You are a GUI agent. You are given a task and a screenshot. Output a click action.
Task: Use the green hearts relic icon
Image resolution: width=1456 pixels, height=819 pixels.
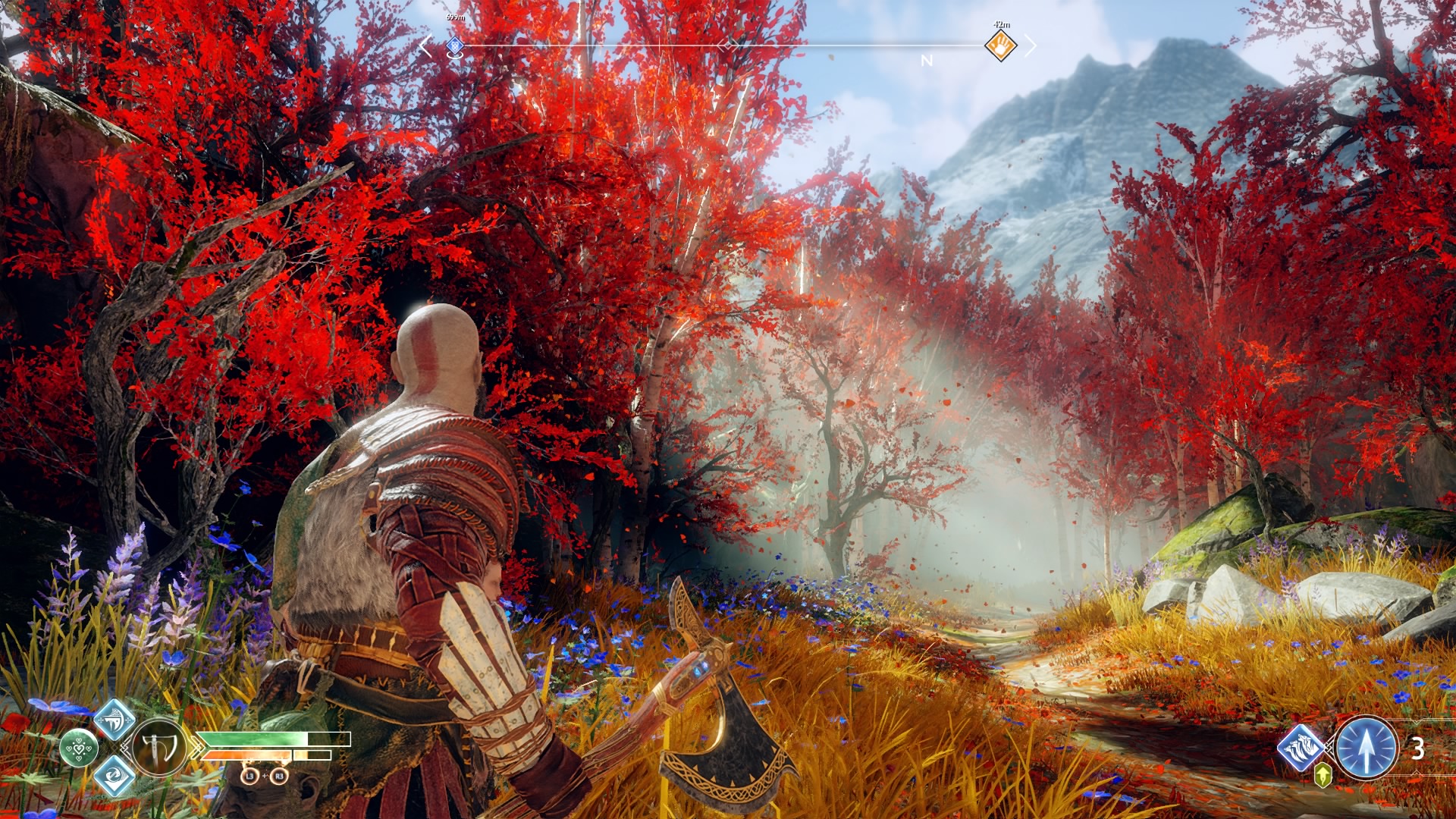(78, 748)
